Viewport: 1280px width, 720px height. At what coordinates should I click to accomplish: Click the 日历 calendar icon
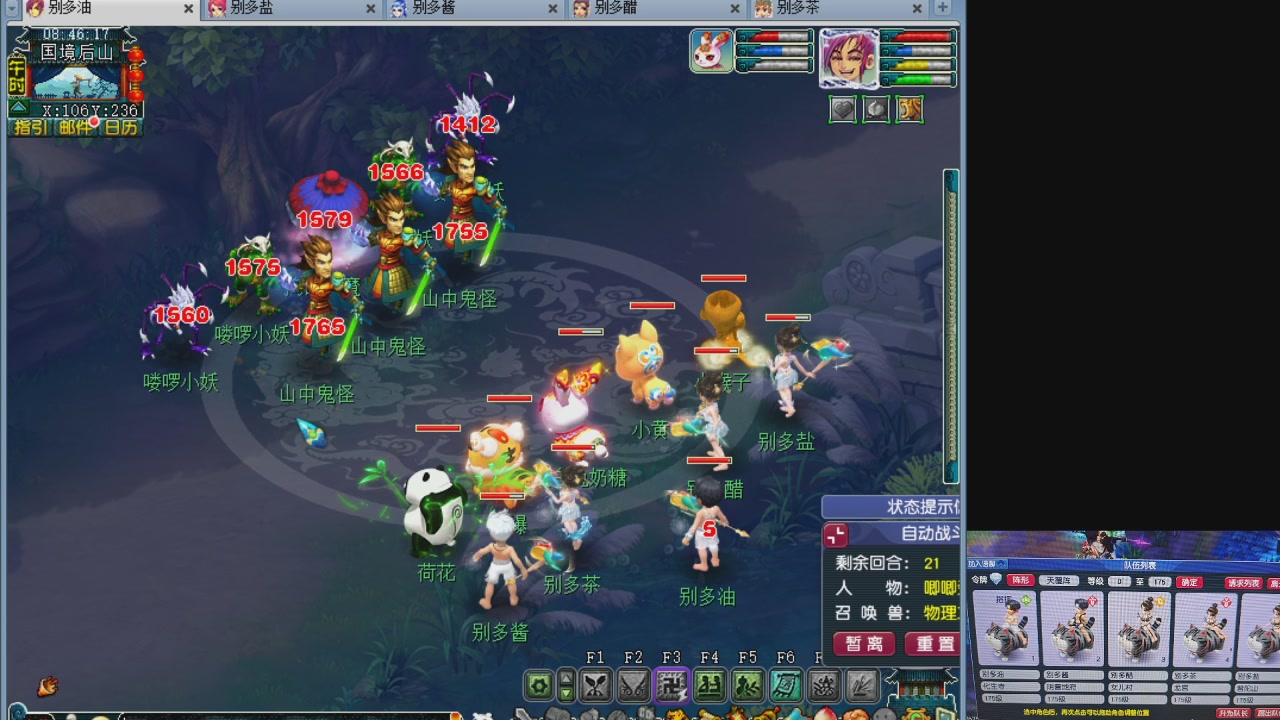click(x=122, y=127)
